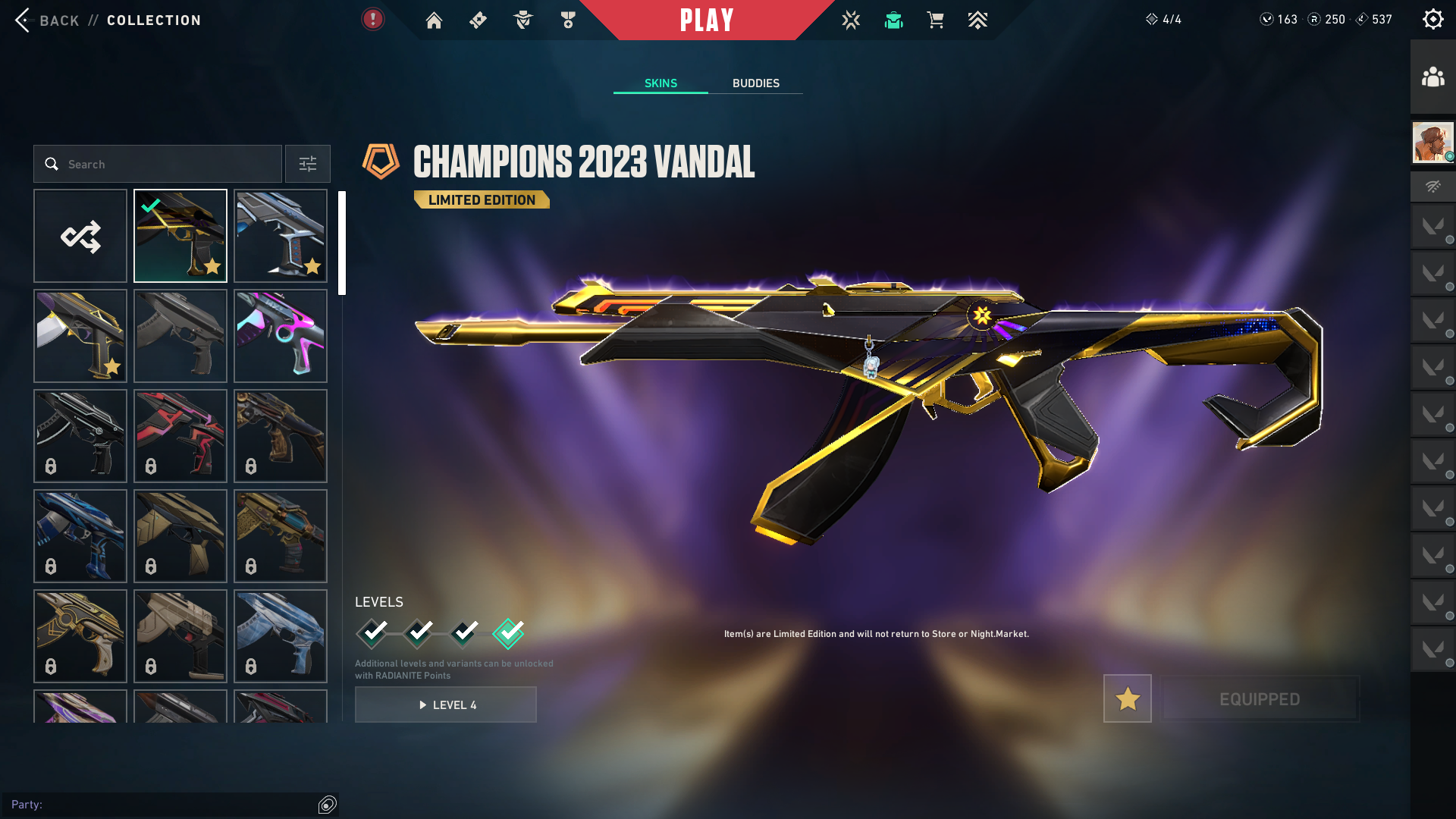The height and width of the screenshot is (819, 1456).
Task: Open the skin filter options
Action: pyautogui.click(x=308, y=164)
